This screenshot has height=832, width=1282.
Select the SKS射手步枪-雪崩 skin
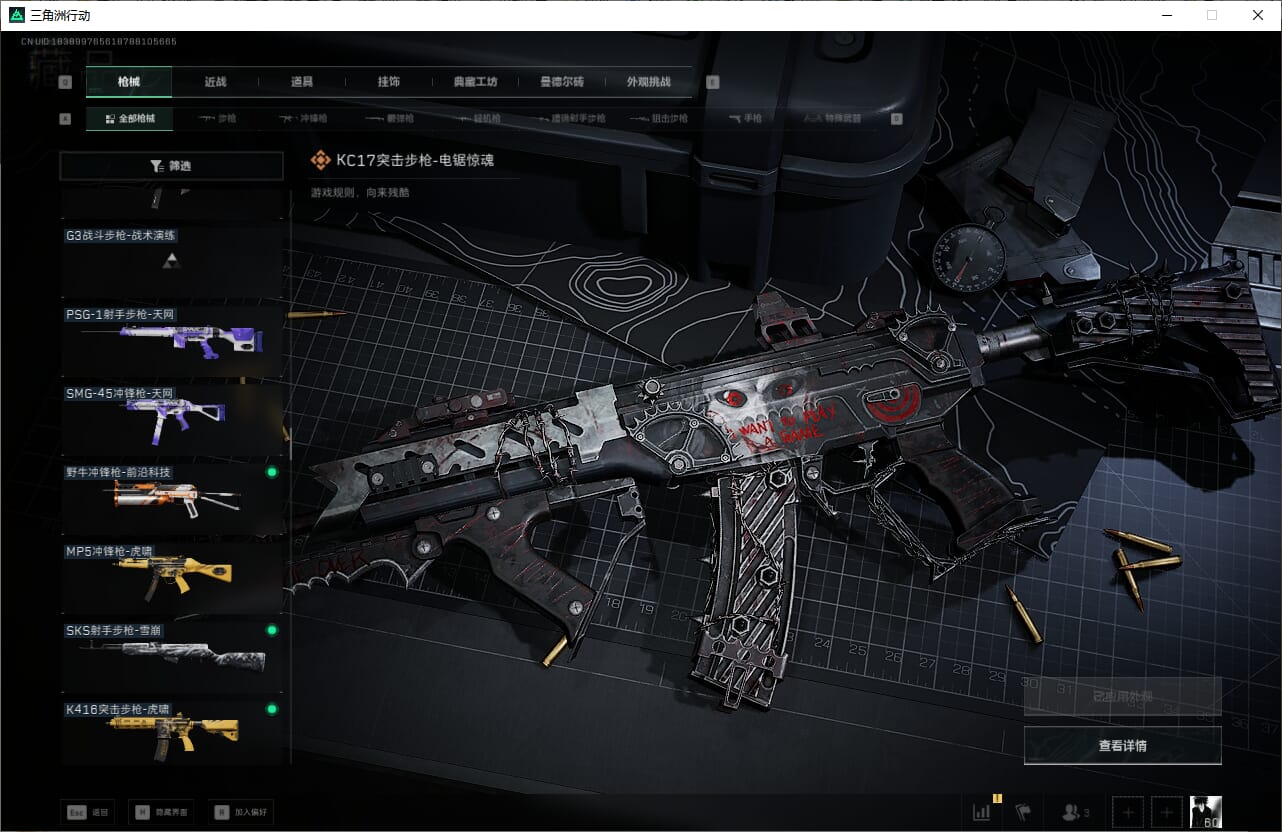tap(172, 655)
